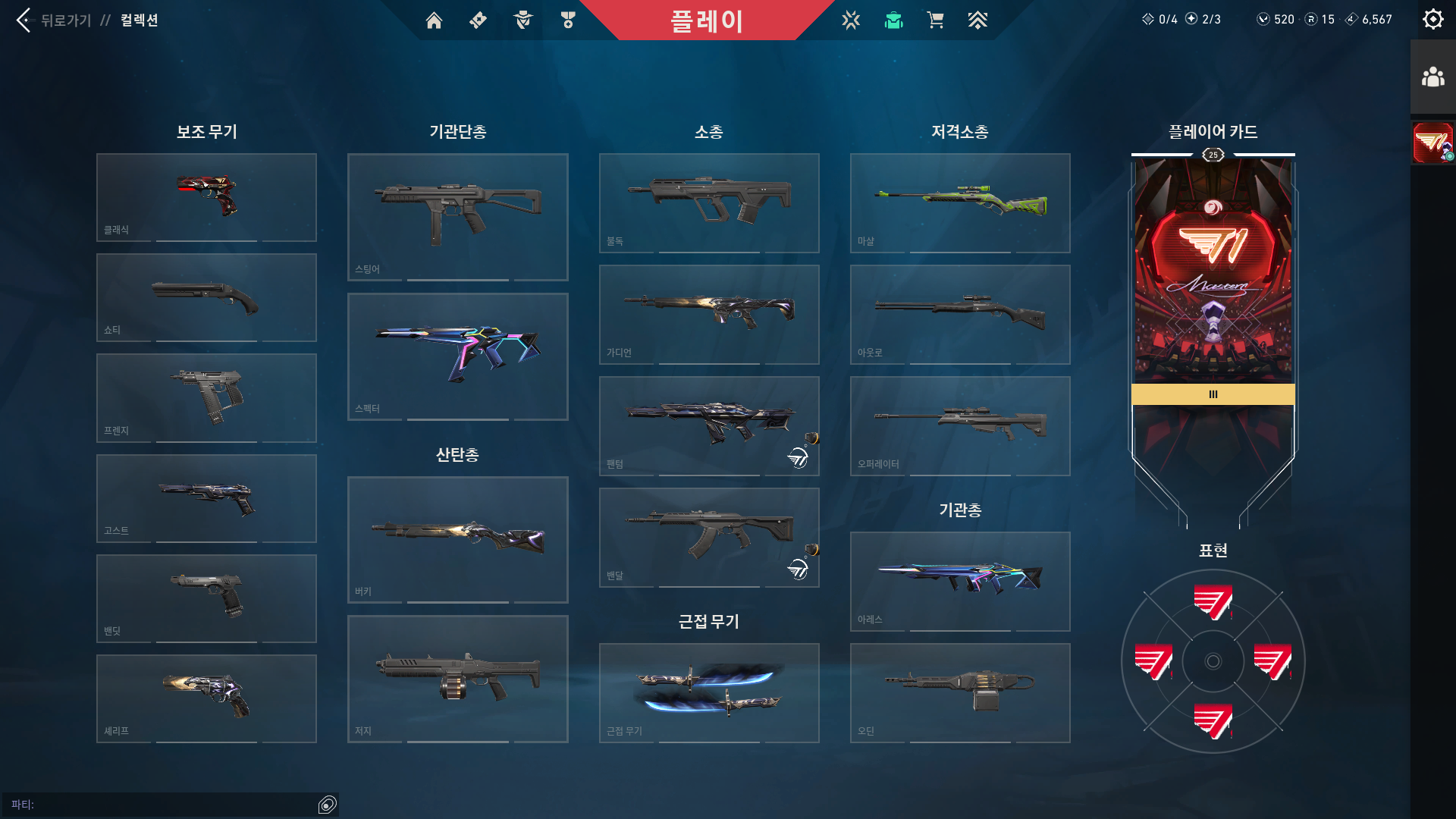Viewport: 1456px width, 819px height.
Task: Open career stats via the Valorant logo icon
Action: tap(851, 20)
